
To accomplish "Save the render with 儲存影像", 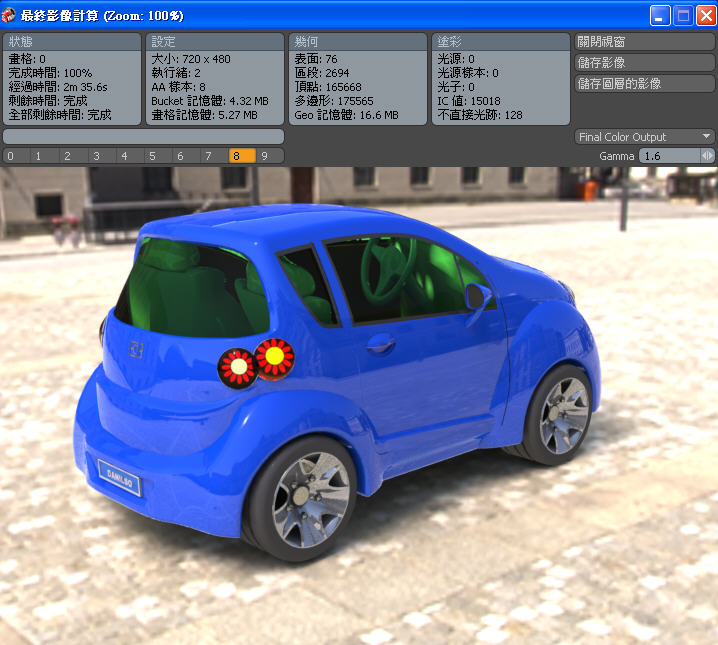I will click(x=645, y=63).
